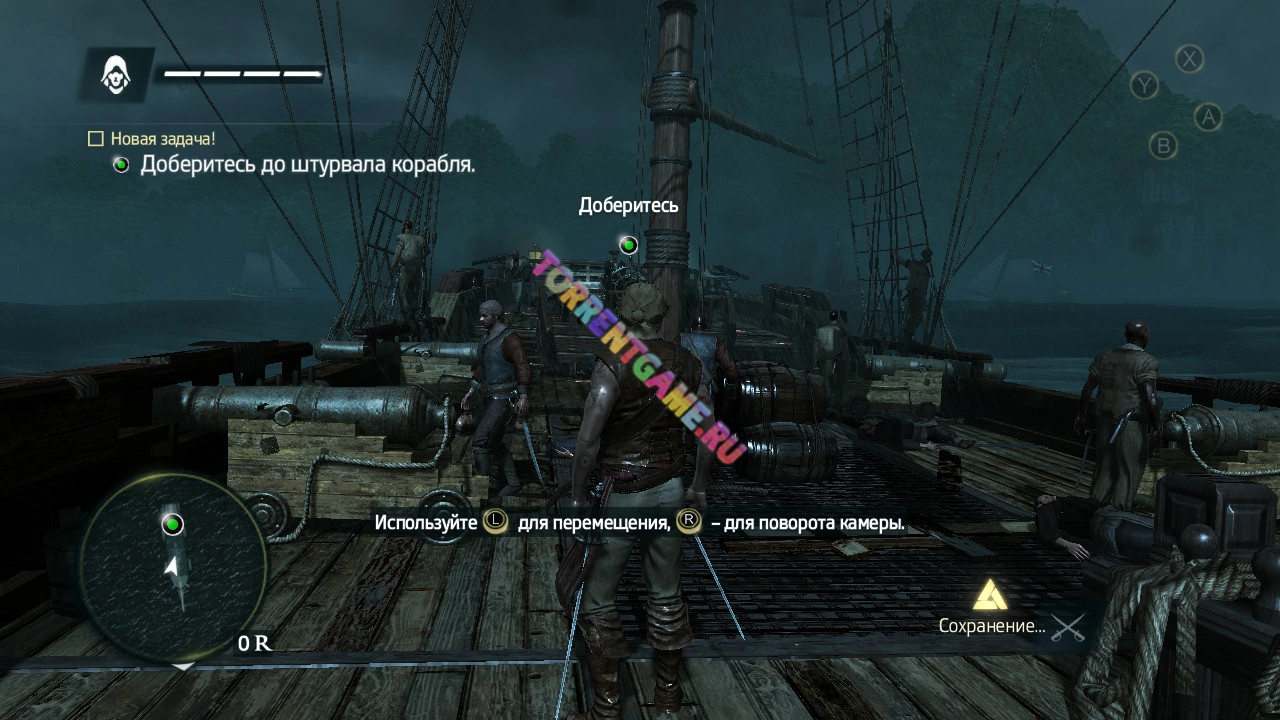Viewport: 1280px width, 720px height.
Task: Click the green objective dot on the minimap
Action: coord(172,524)
